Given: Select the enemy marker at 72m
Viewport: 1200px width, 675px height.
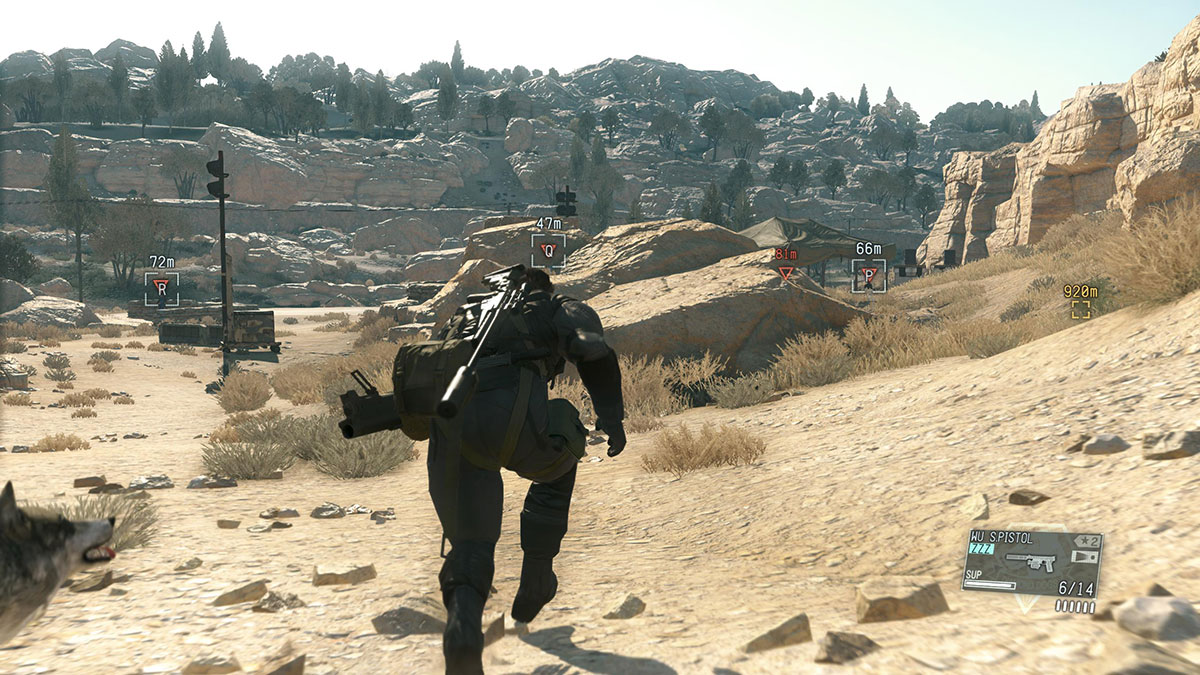Looking at the screenshot, I should coord(161,288).
